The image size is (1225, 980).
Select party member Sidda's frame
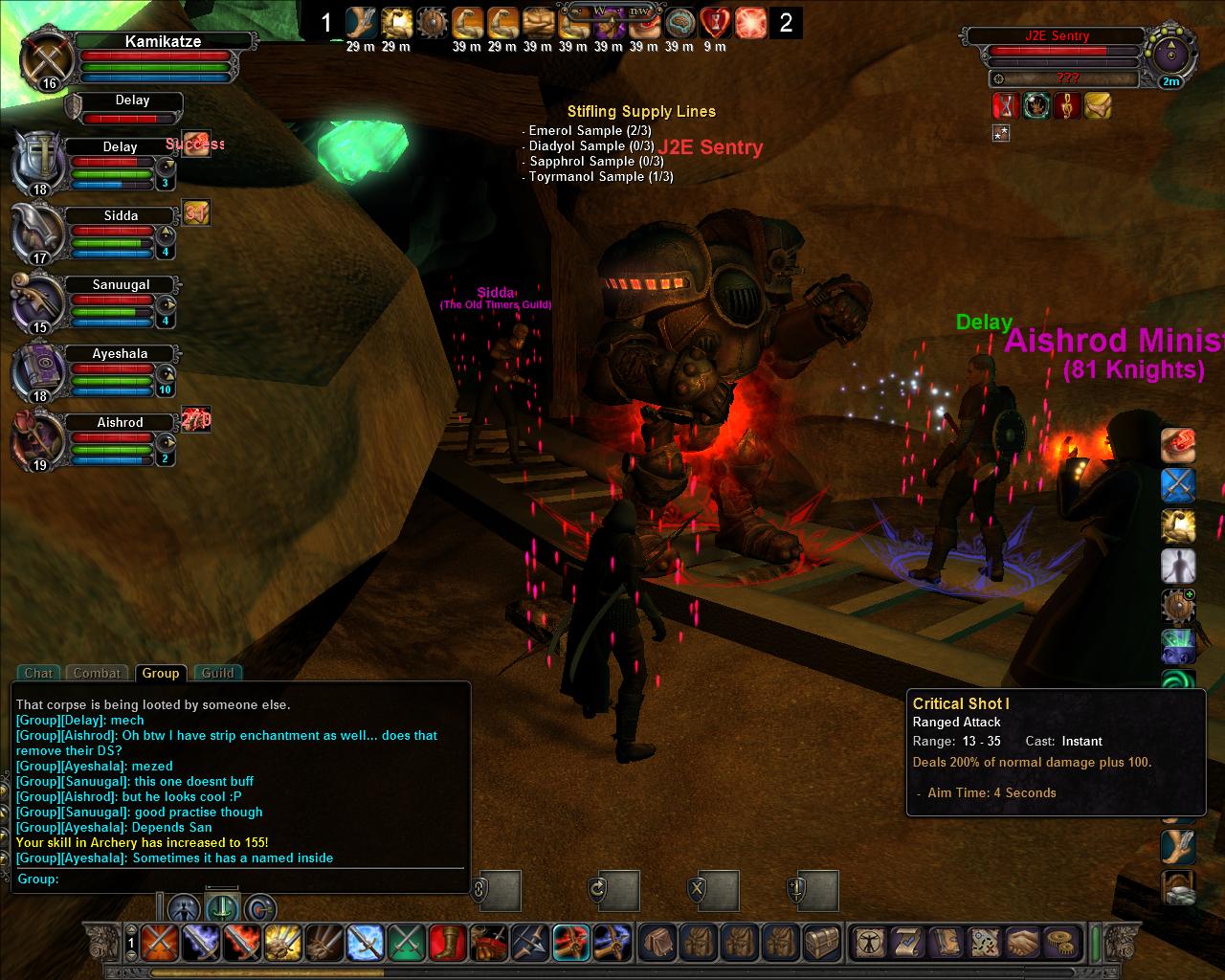(x=121, y=216)
